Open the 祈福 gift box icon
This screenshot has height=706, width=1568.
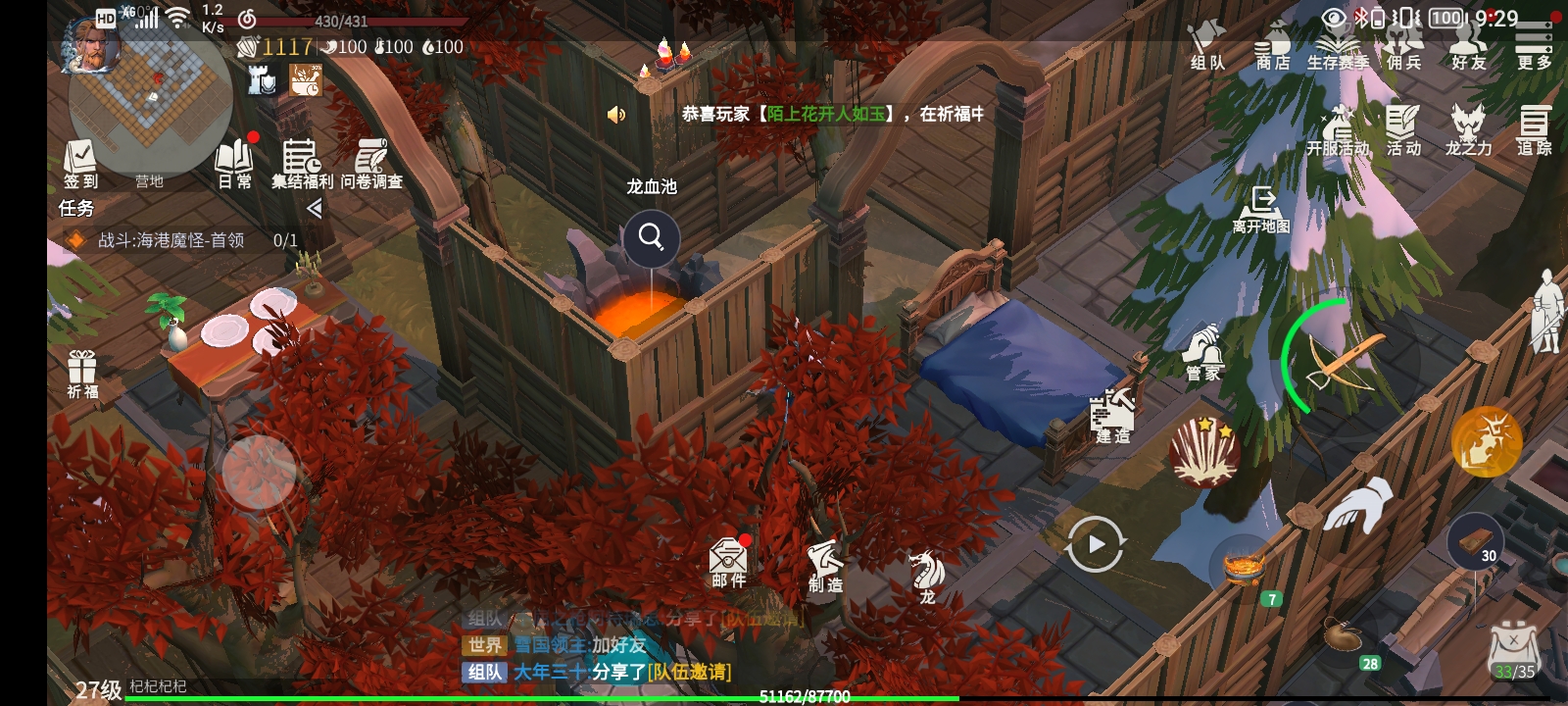coord(82,375)
